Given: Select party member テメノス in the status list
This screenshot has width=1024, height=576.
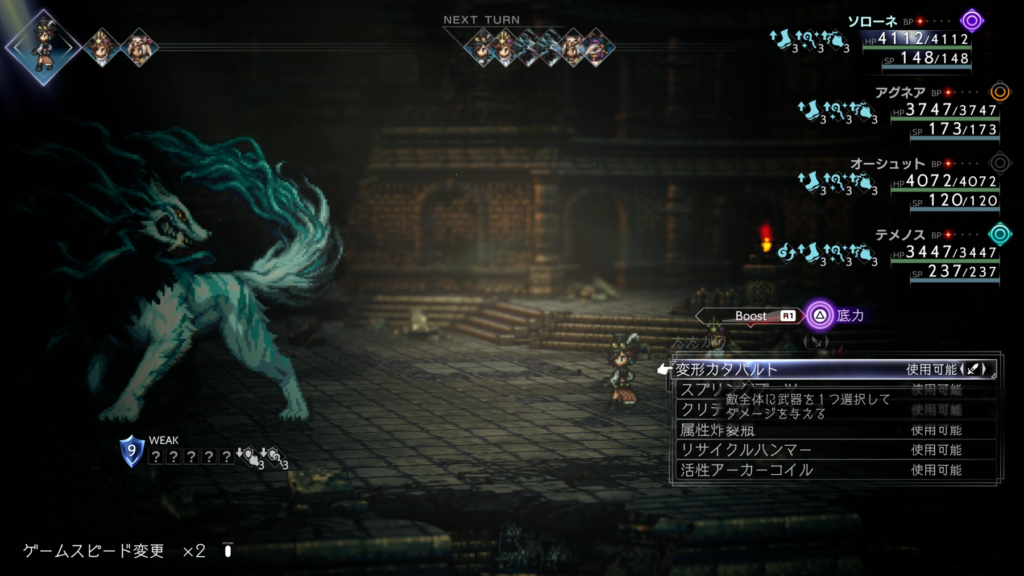Looking at the screenshot, I should (875, 233).
